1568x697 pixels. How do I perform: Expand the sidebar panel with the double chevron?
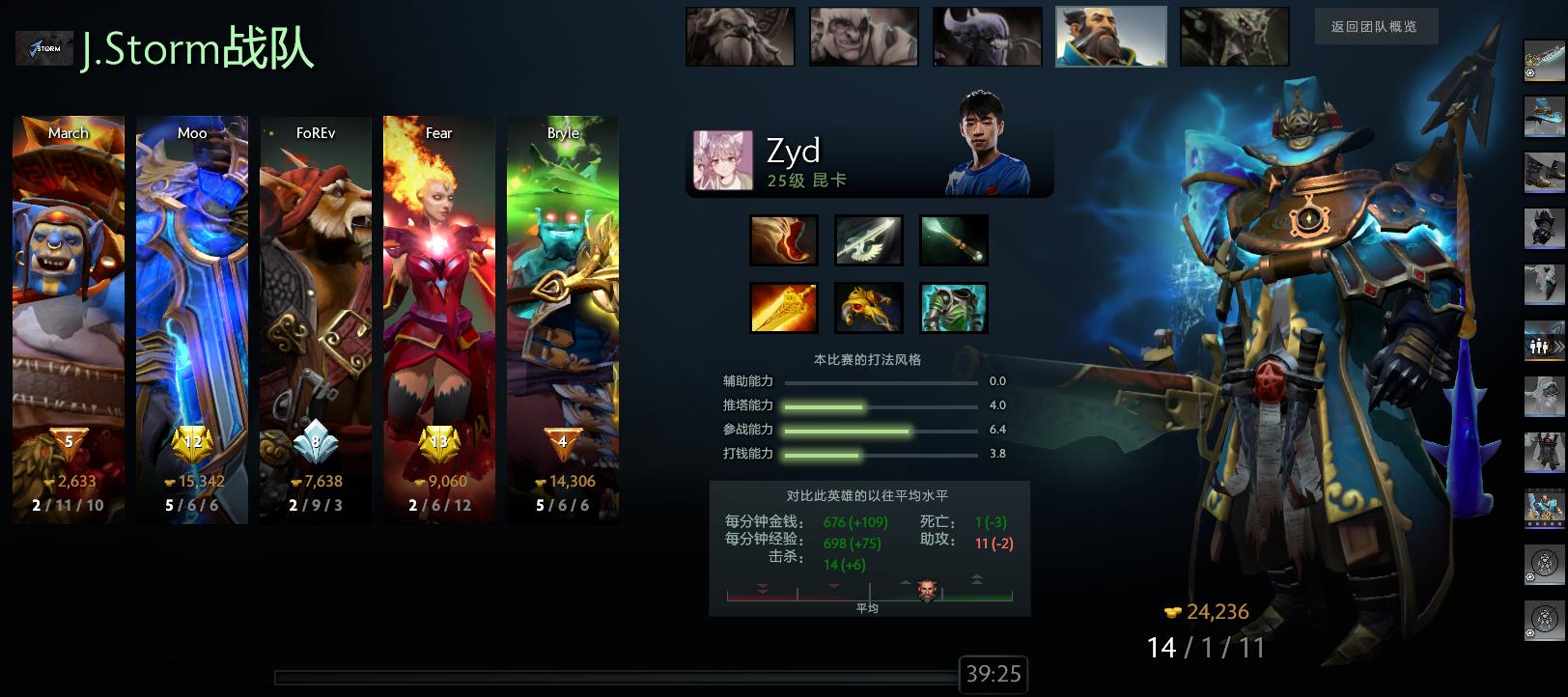(1557, 346)
